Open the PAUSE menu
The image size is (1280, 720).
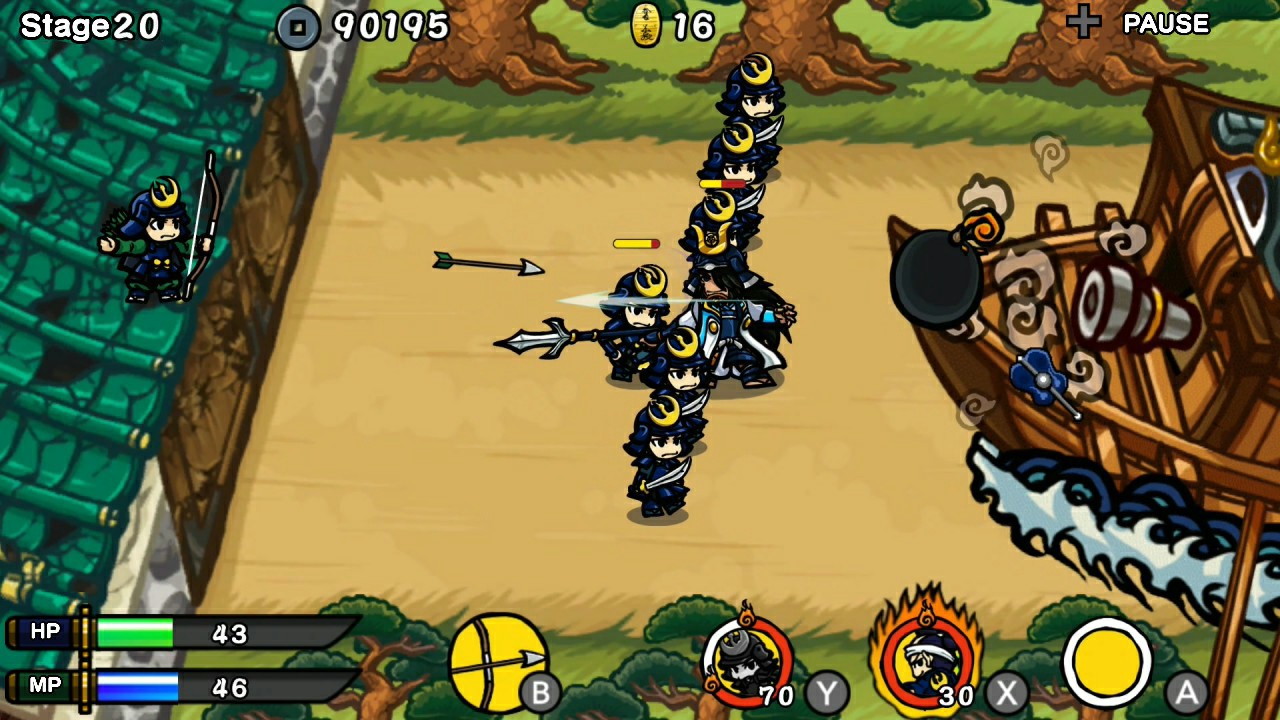1166,23
